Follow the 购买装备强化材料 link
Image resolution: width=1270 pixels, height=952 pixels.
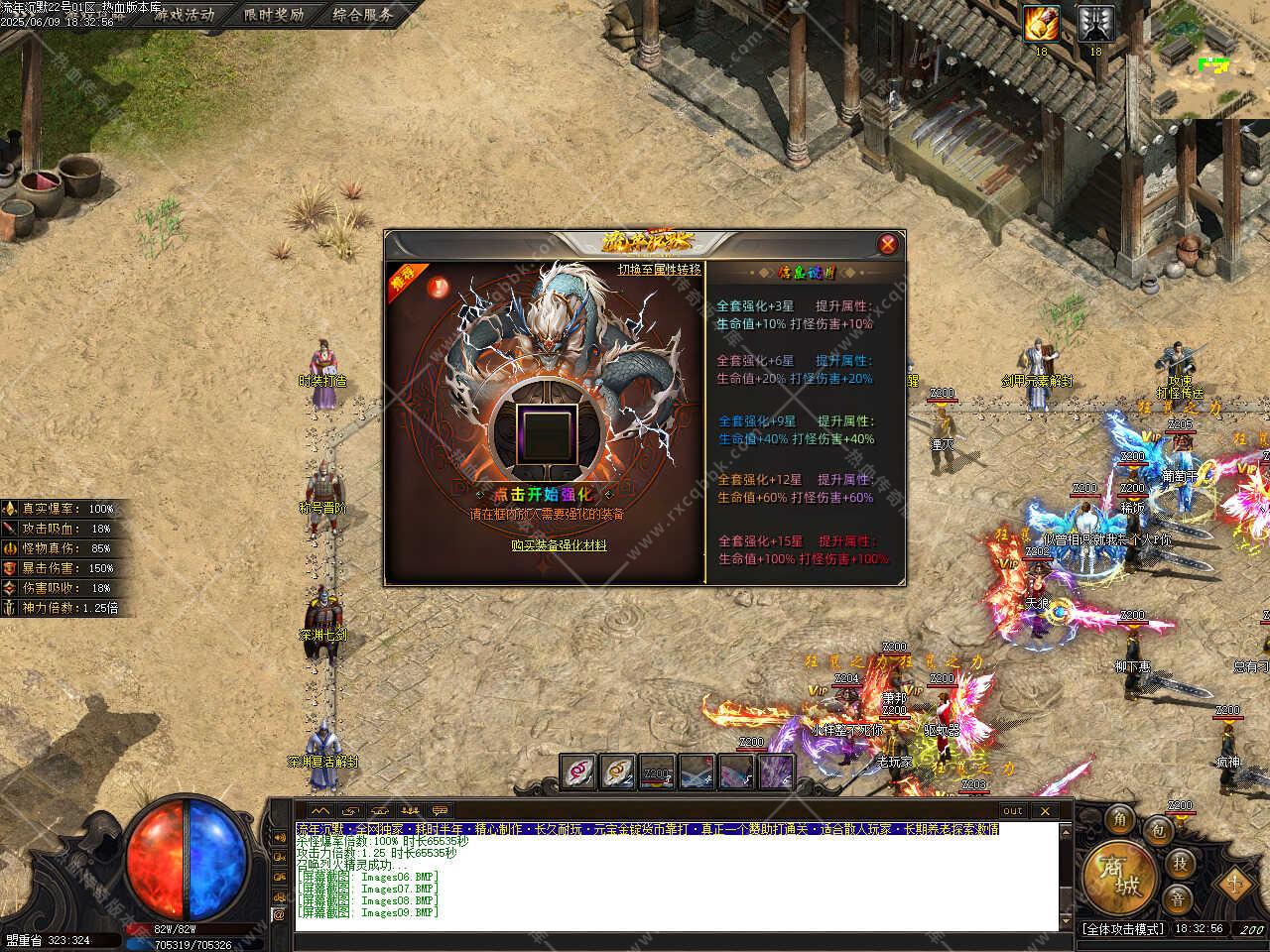[559, 544]
